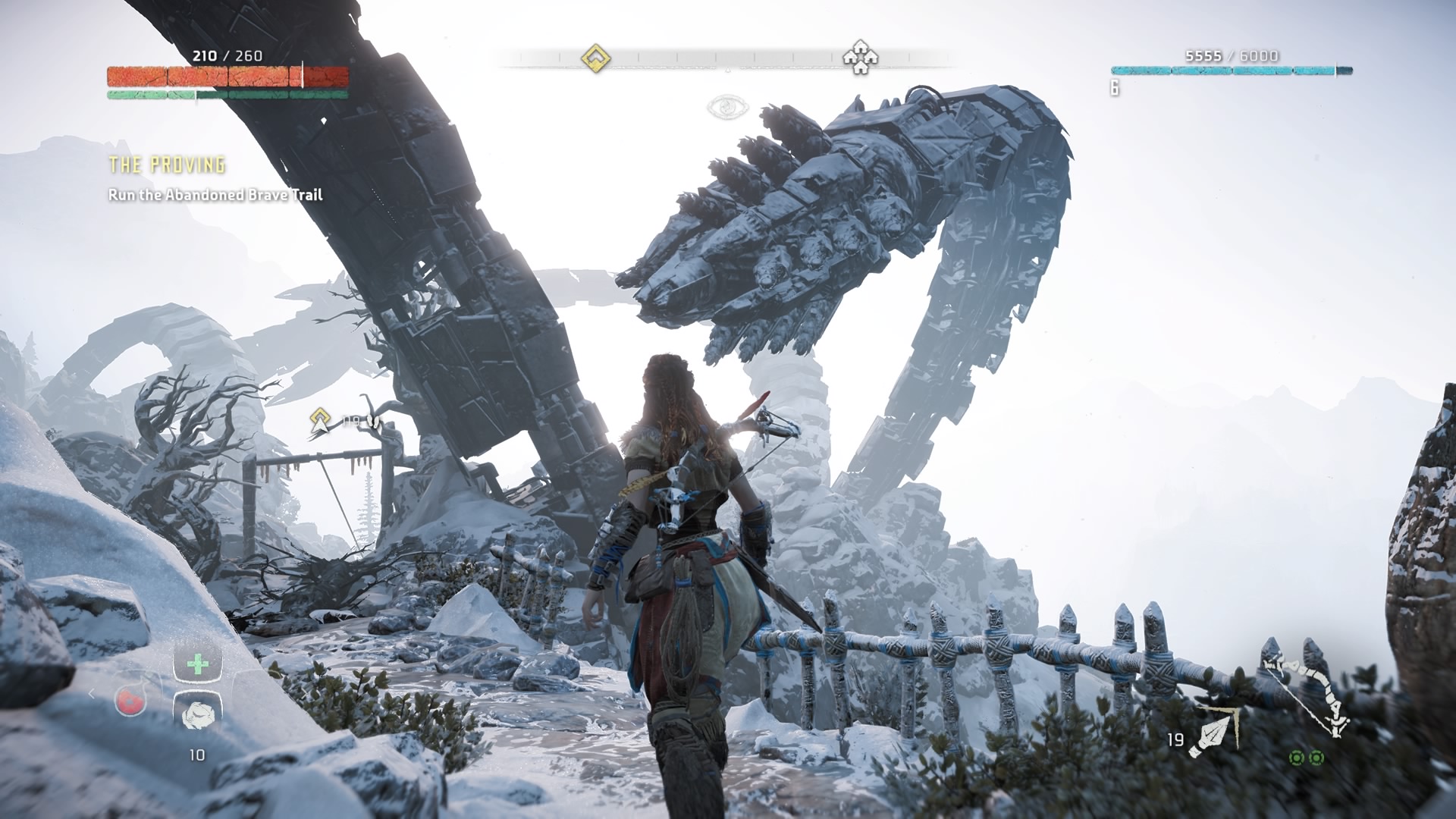Use the green plus medicine pouch
The width and height of the screenshot is (1456, 819).
pyautogui.click(x=198, y=664)
